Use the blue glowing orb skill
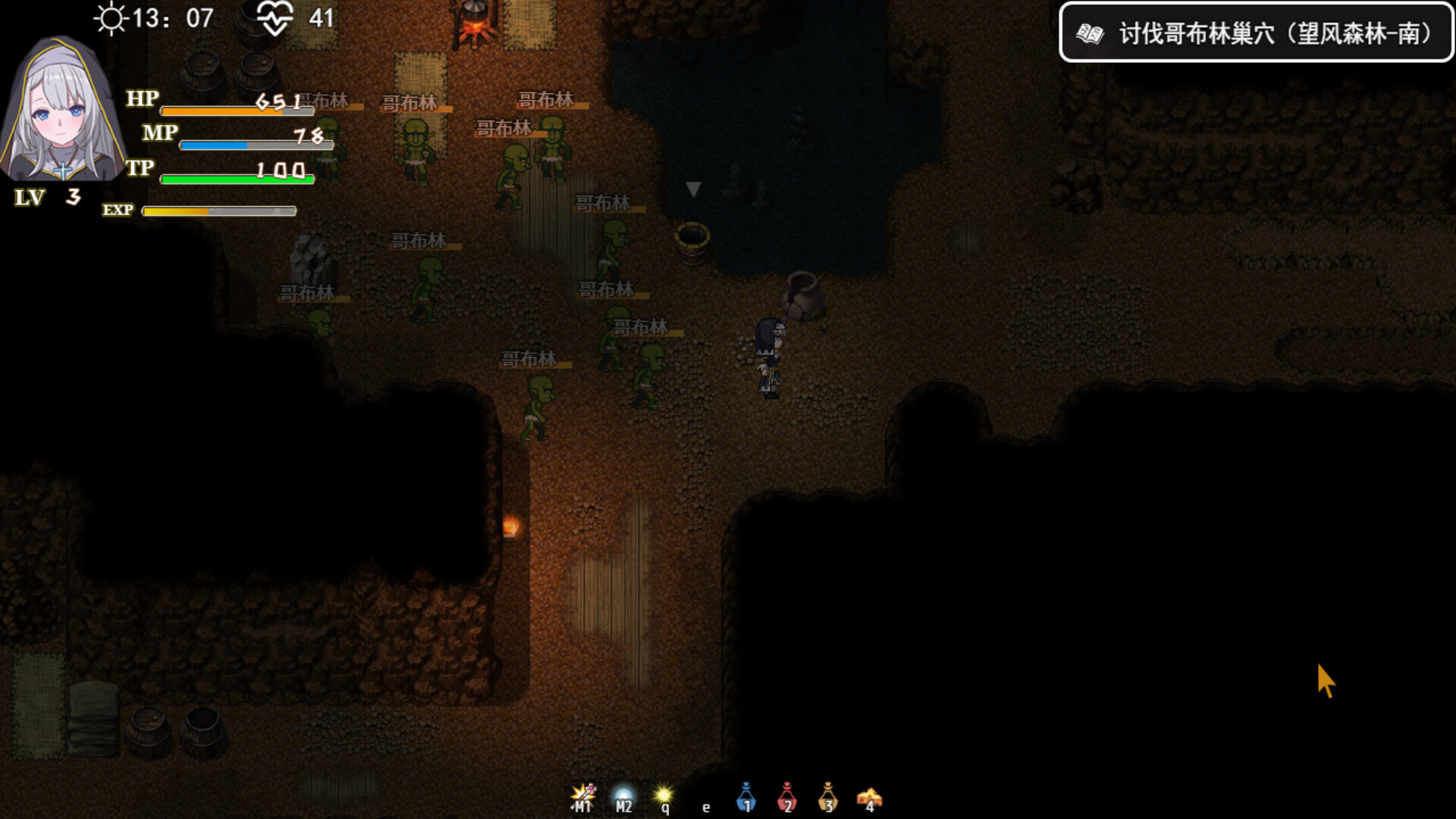The image size is (1456, 819). pos(623,797)
